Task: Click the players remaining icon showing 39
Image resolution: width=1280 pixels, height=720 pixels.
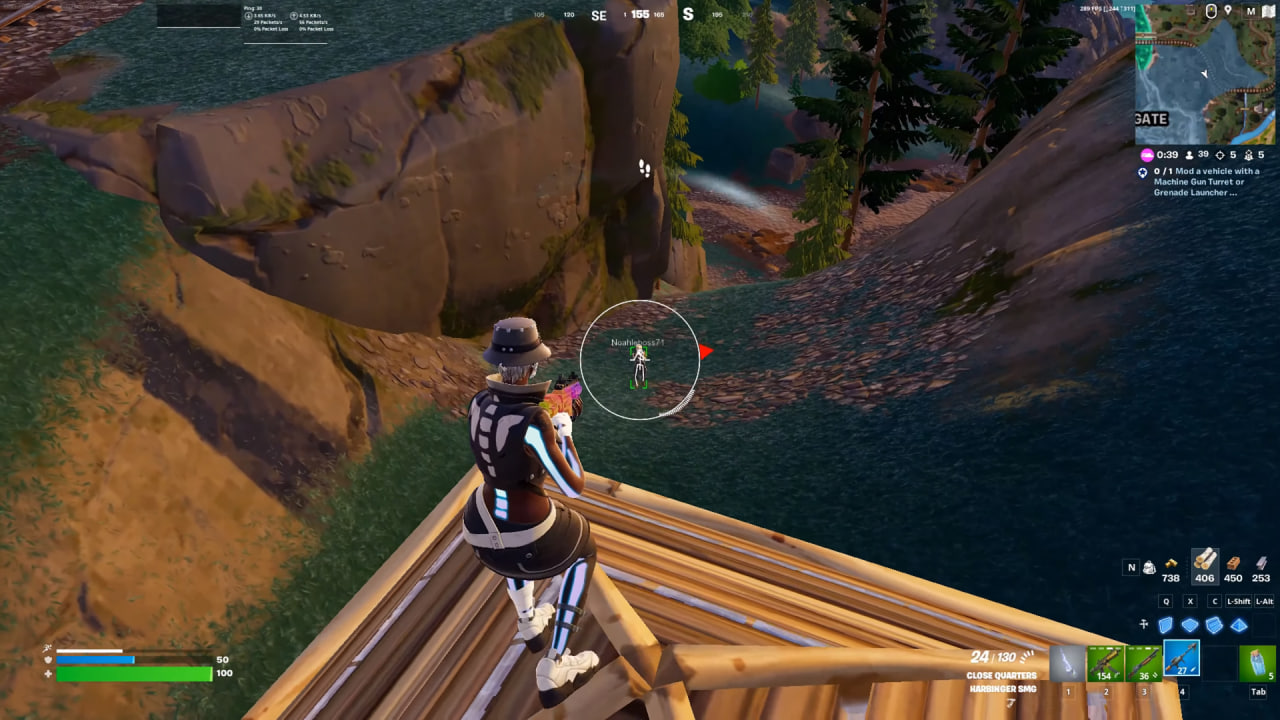Action: [1189, 156]
